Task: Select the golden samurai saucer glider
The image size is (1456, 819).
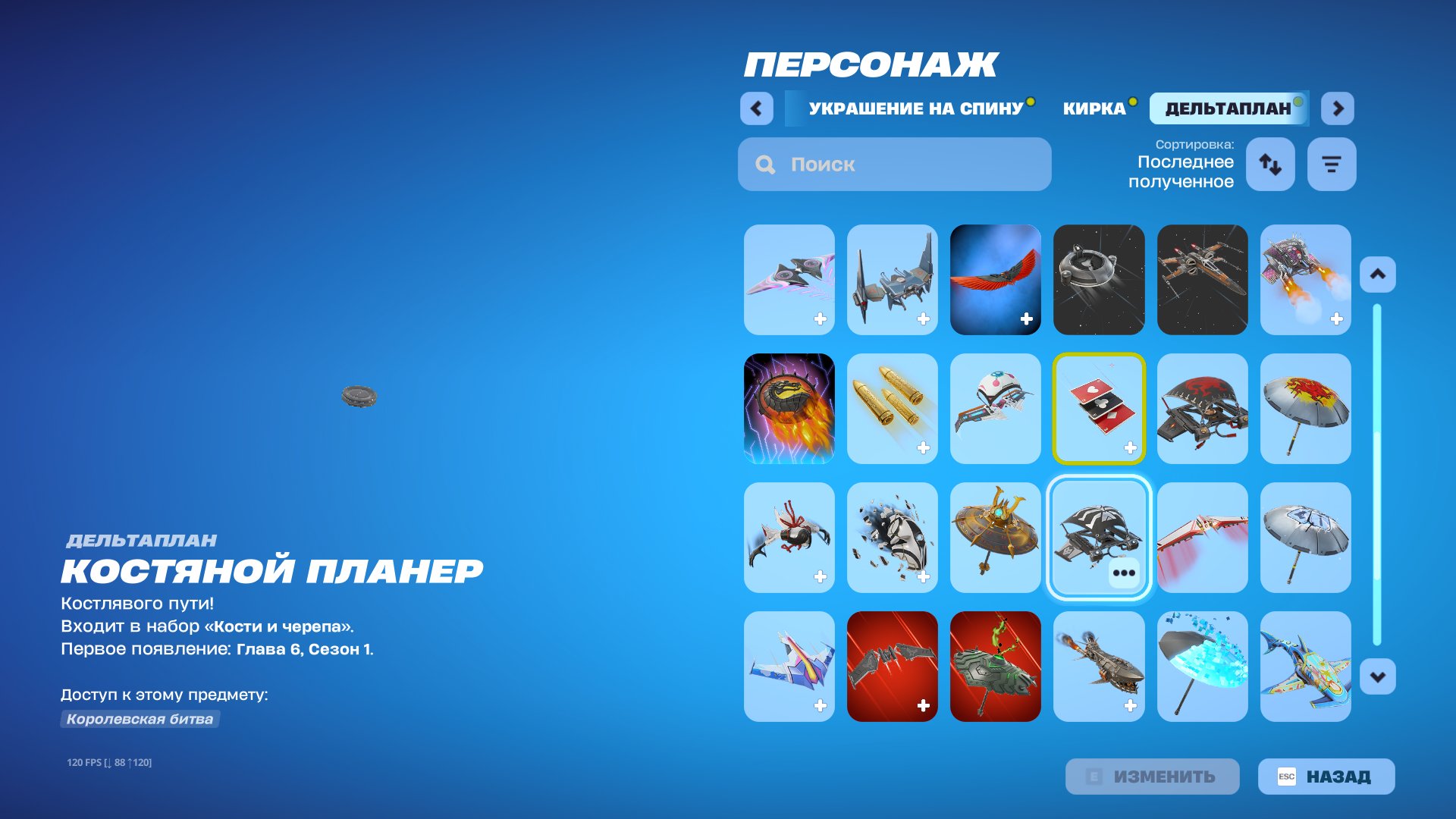Action: [x=995, y=538]
